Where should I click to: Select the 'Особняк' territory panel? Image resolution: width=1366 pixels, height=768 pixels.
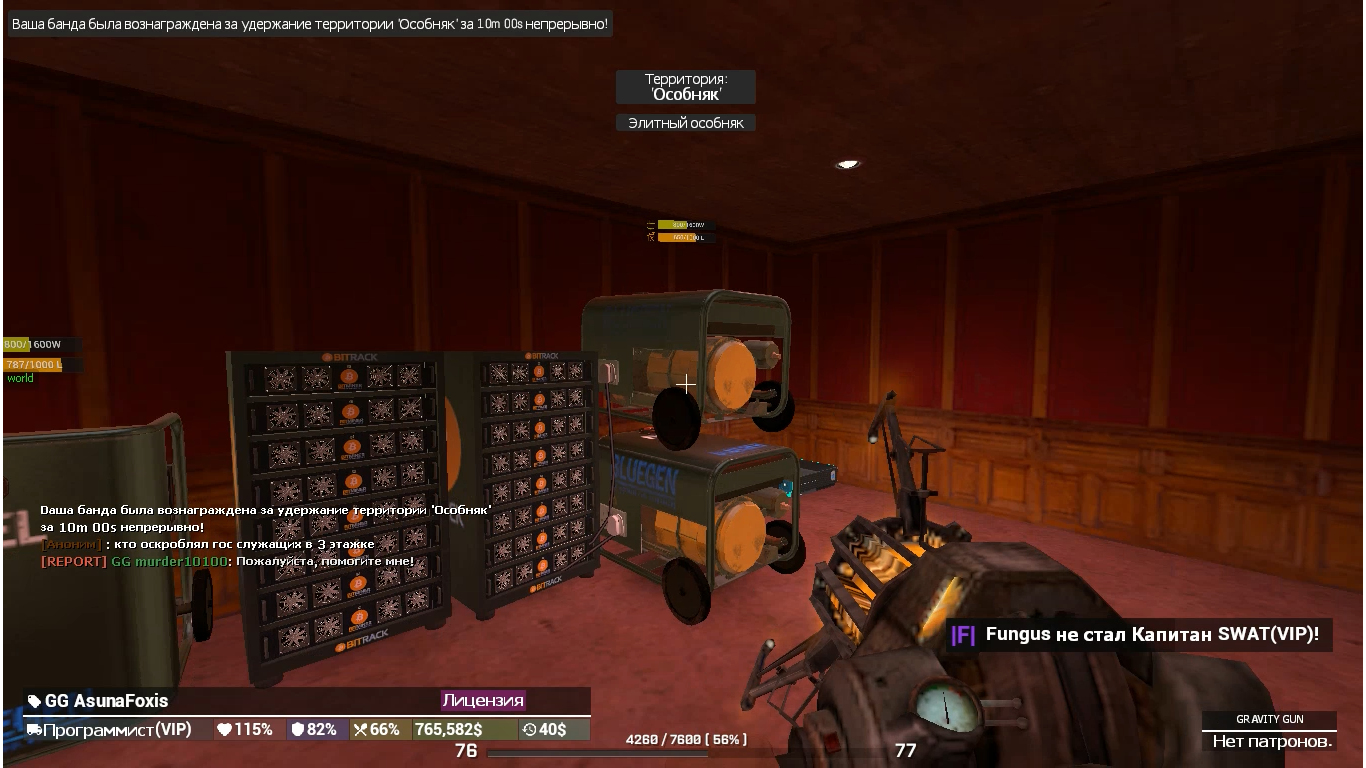click(x=685, y=87)
